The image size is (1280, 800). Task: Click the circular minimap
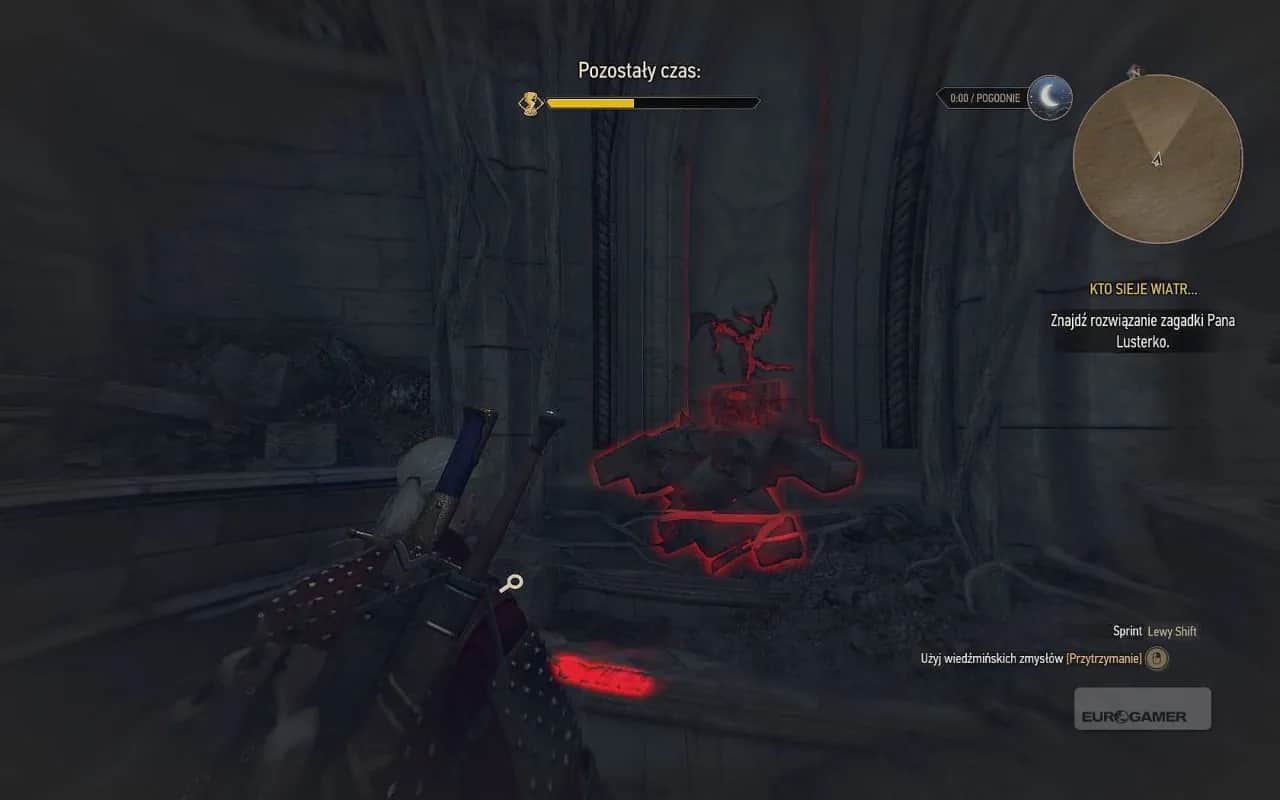point(1157,158)
